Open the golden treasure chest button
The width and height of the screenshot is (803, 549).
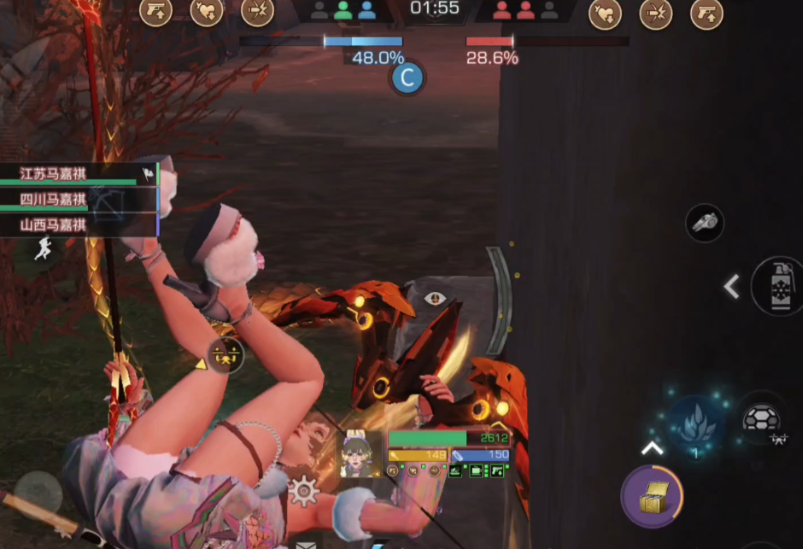pos(652,495)
